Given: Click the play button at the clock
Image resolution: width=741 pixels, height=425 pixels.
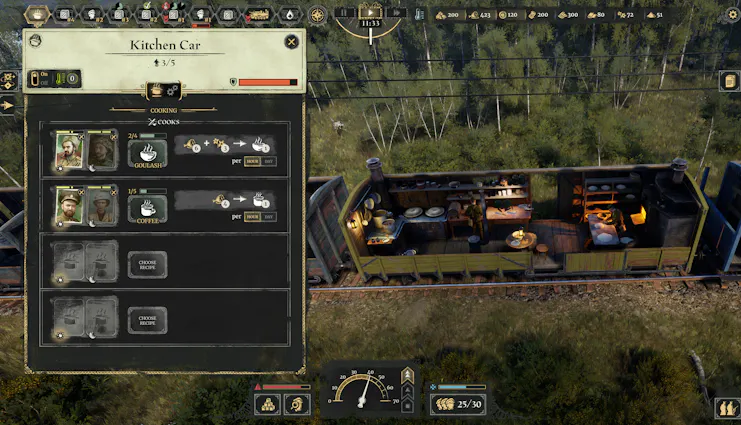Looking at the screenshot, I should [x=370, y=13].
